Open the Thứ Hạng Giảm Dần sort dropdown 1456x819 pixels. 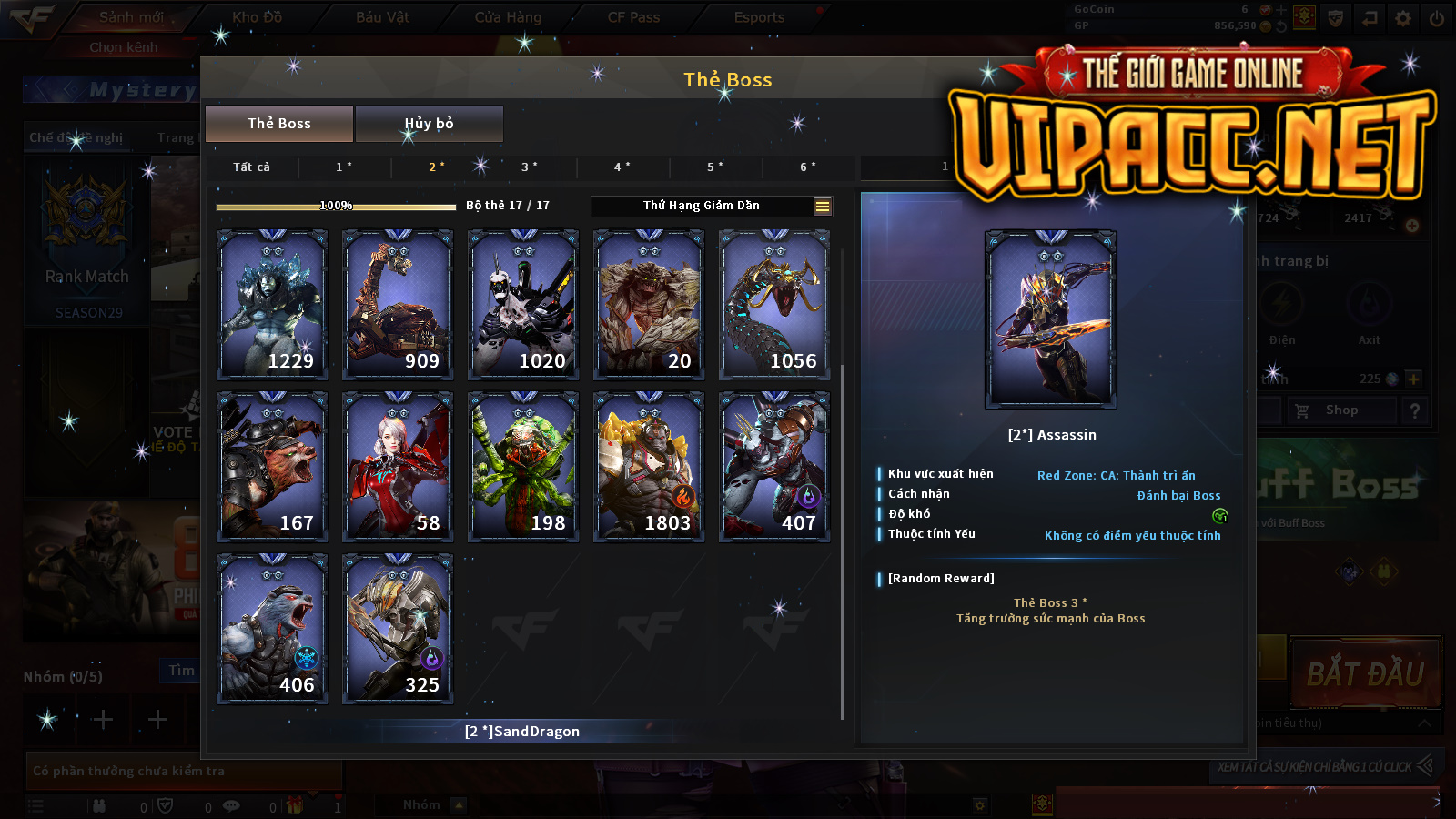[x=712, y=206]
